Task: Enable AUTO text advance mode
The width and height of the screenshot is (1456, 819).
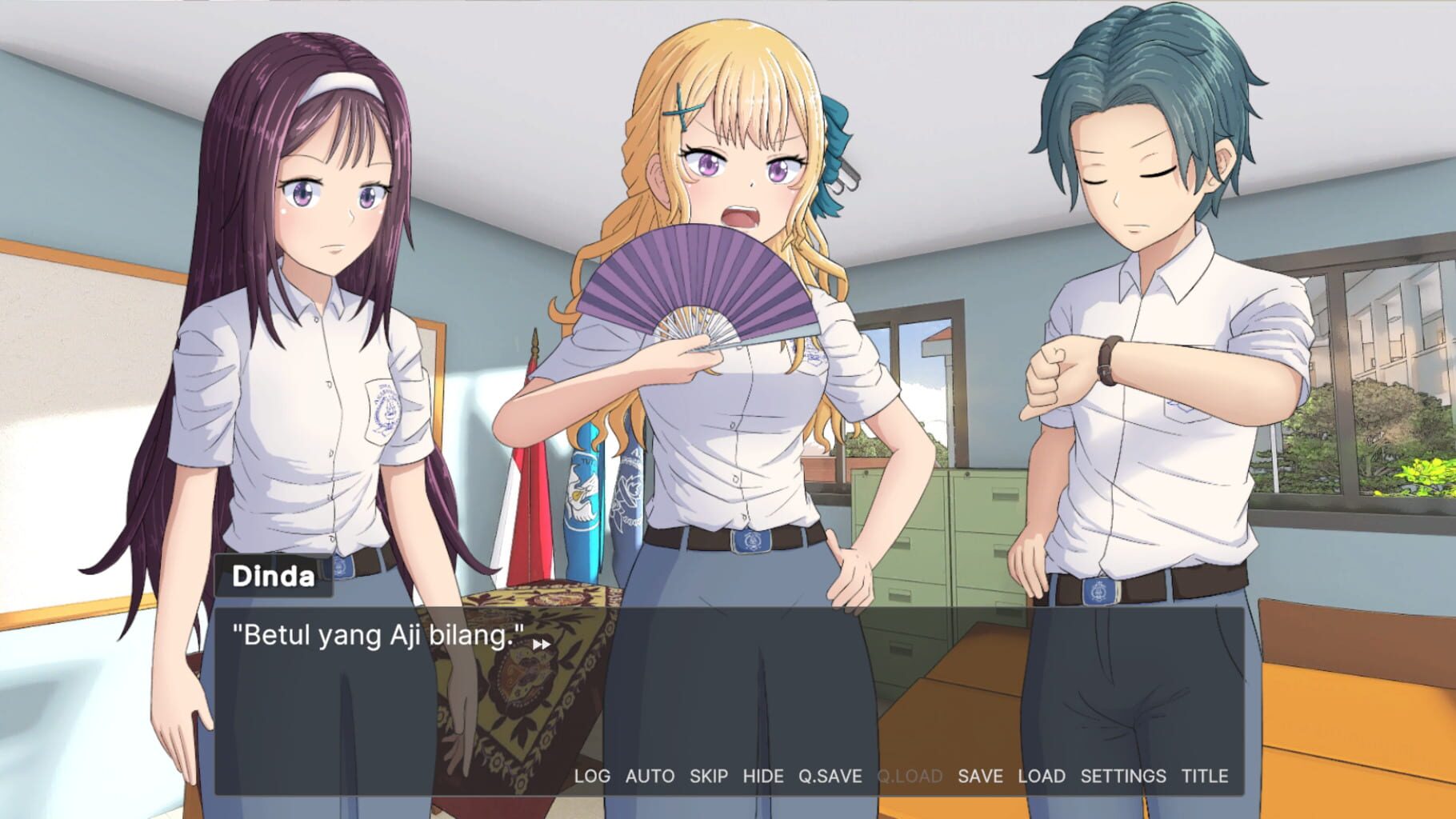Action: pos(650,776)
